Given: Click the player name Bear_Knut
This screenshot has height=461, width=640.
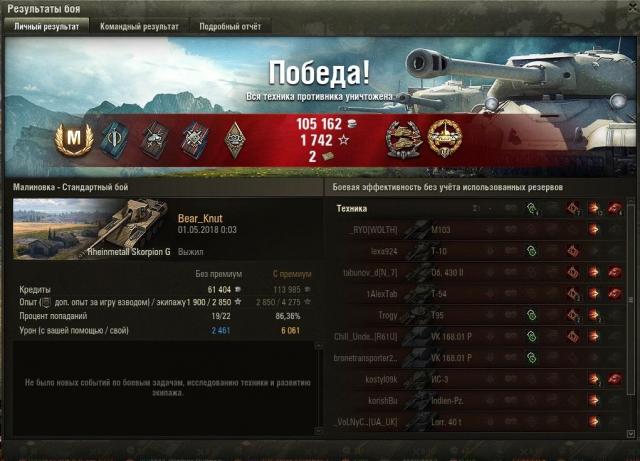Looking at the screenshot, I should (203, 217).
